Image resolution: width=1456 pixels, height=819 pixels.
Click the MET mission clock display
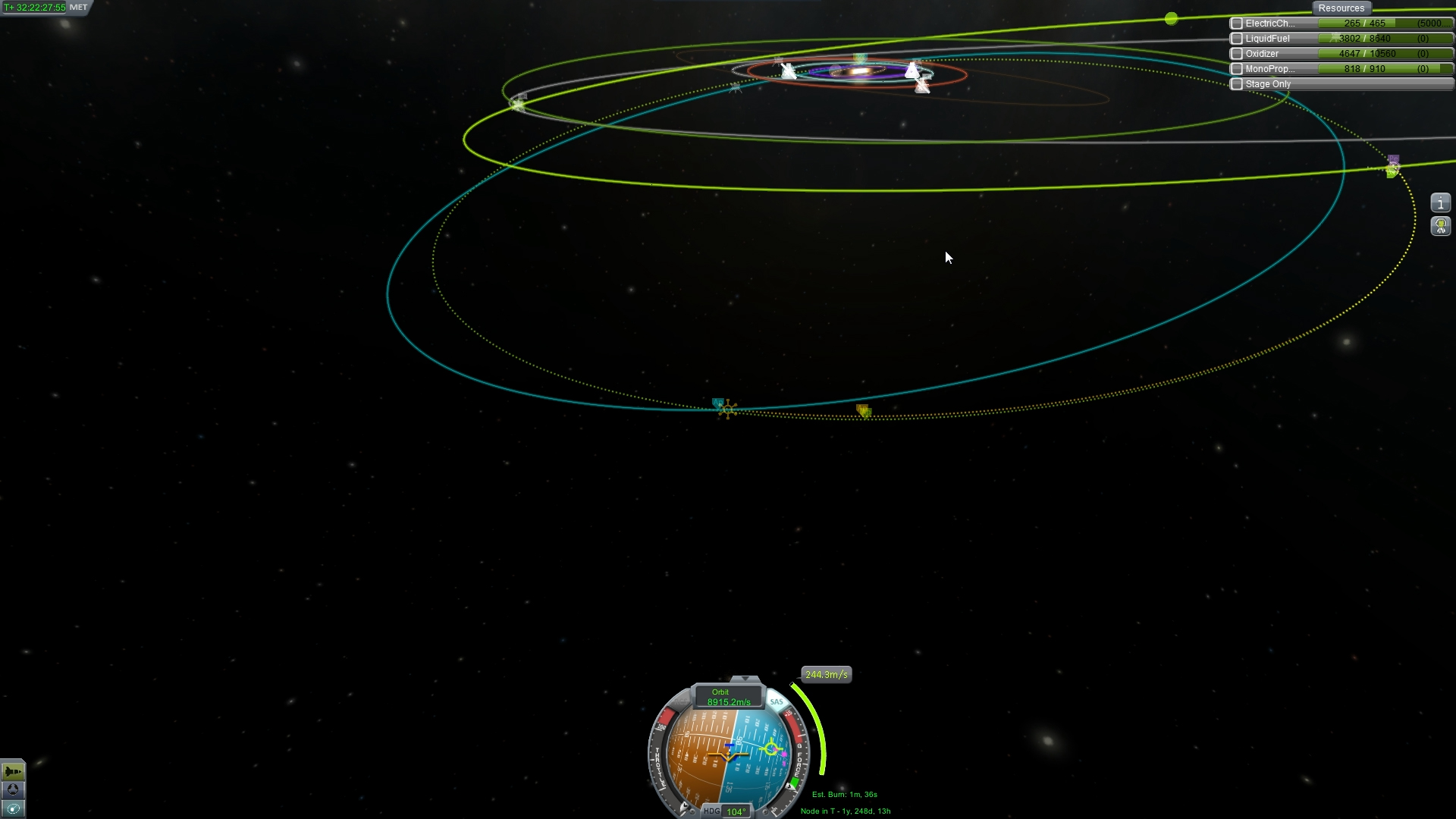[45, 8]
